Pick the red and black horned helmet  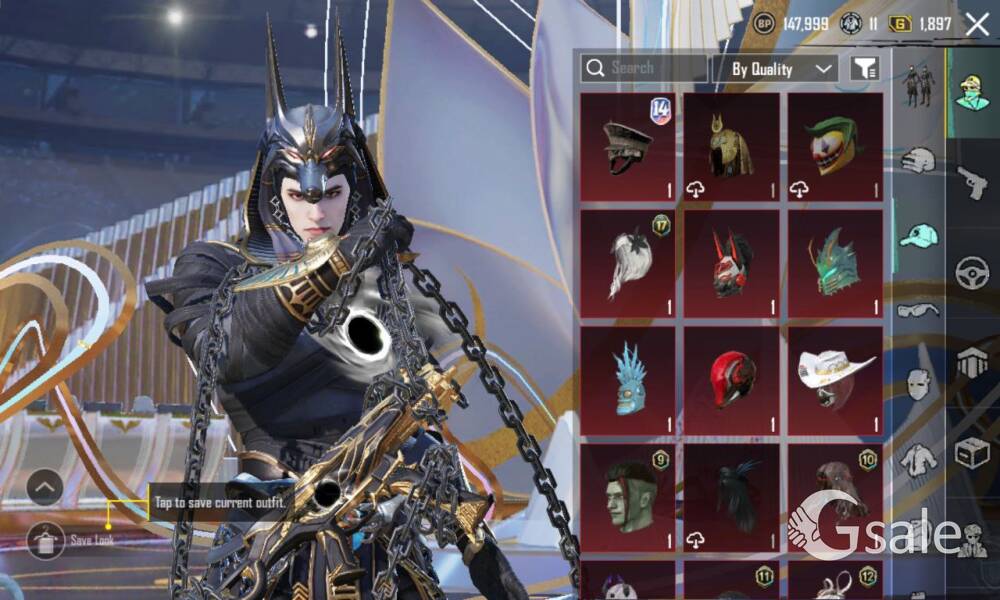pos(731,264)
